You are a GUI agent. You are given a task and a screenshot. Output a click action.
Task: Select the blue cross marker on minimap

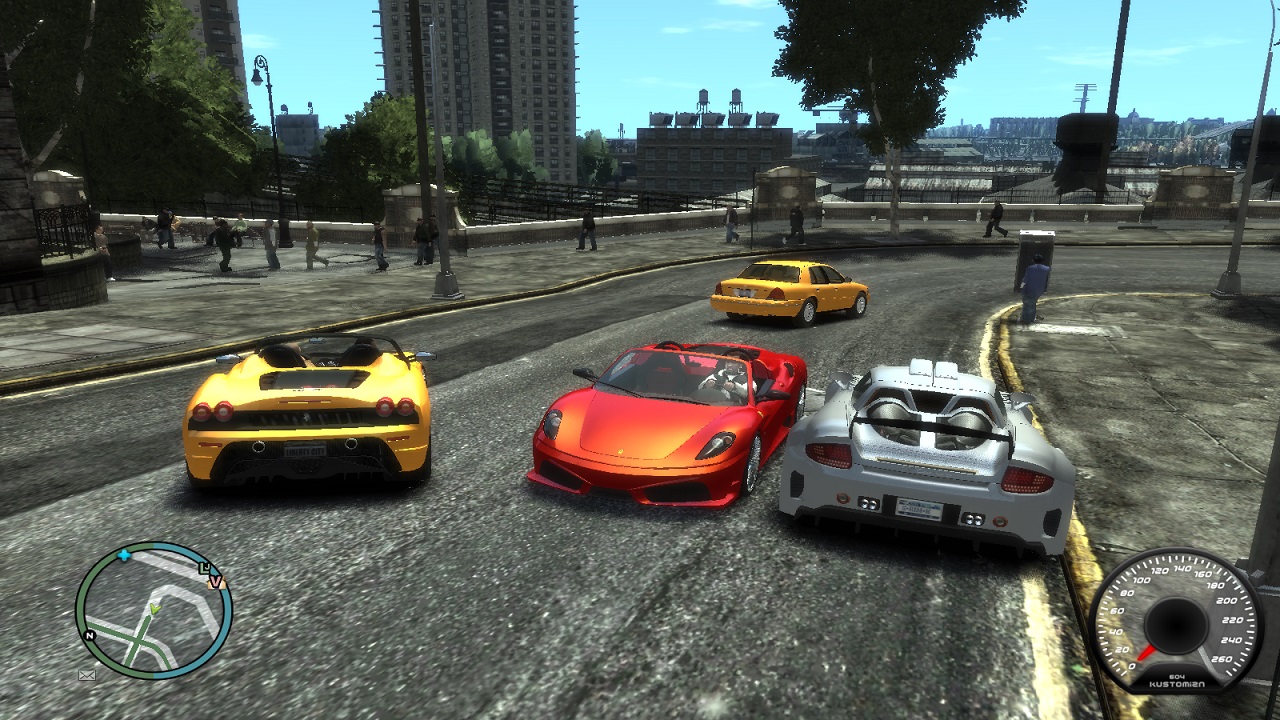click(x=124, y=554)
